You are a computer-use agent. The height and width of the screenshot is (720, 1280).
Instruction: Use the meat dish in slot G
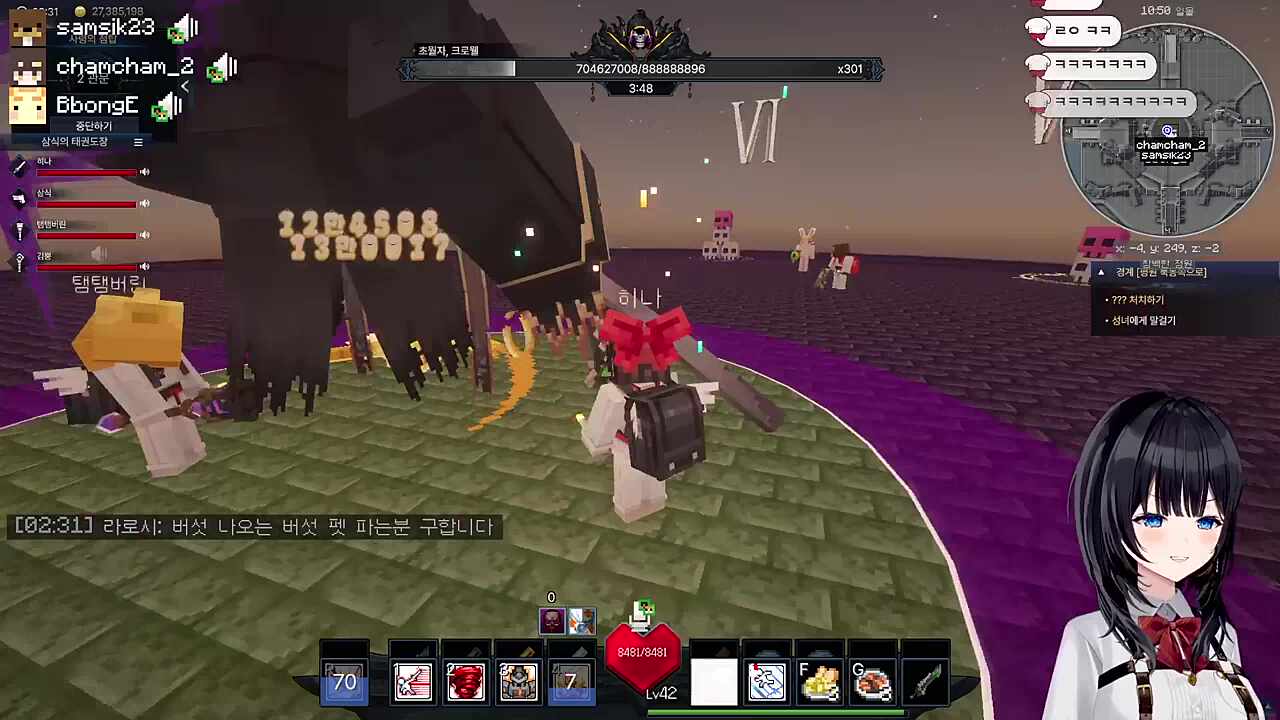click(872, 682)
